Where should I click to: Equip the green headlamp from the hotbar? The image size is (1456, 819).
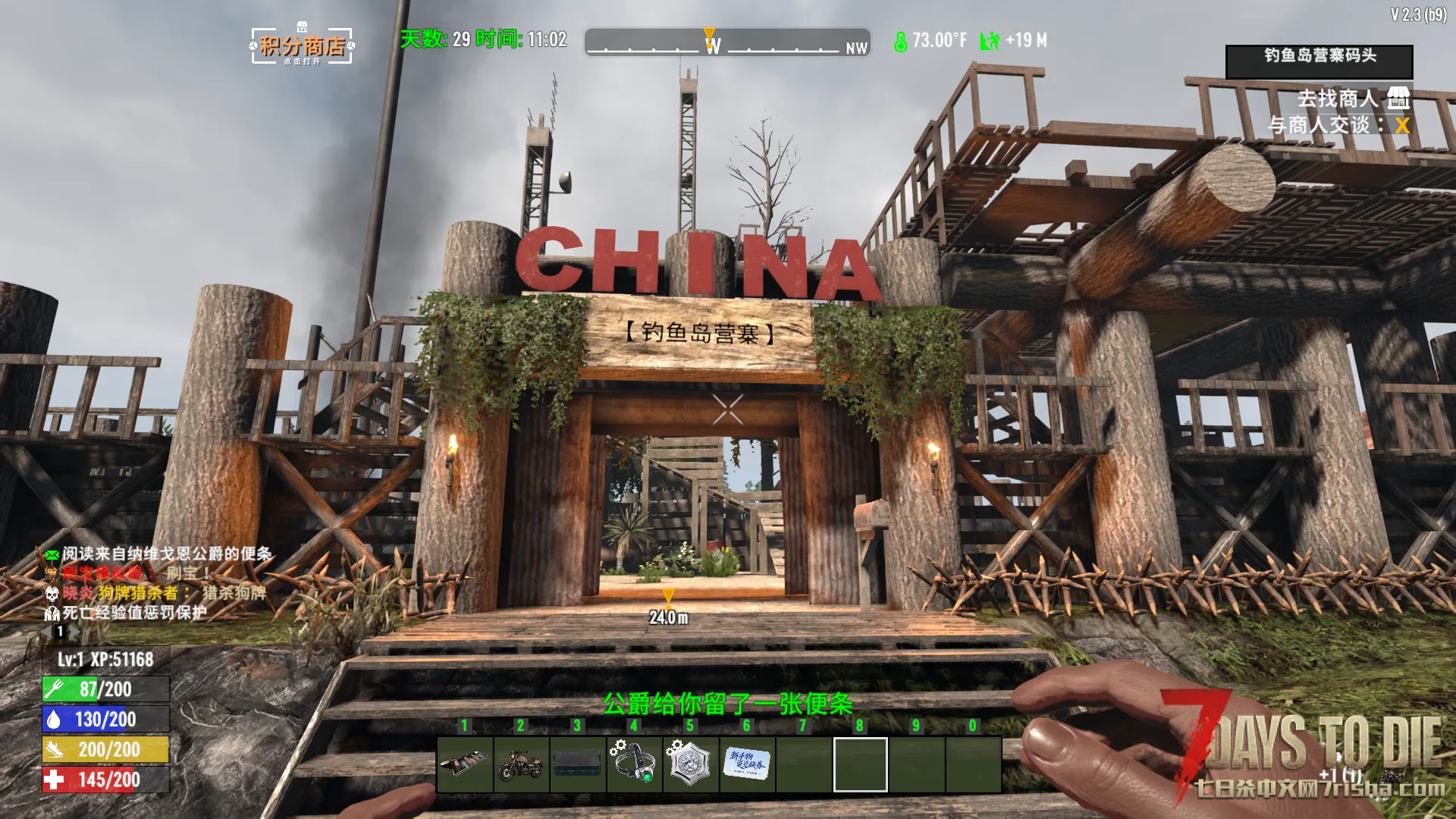coord(634,764)
